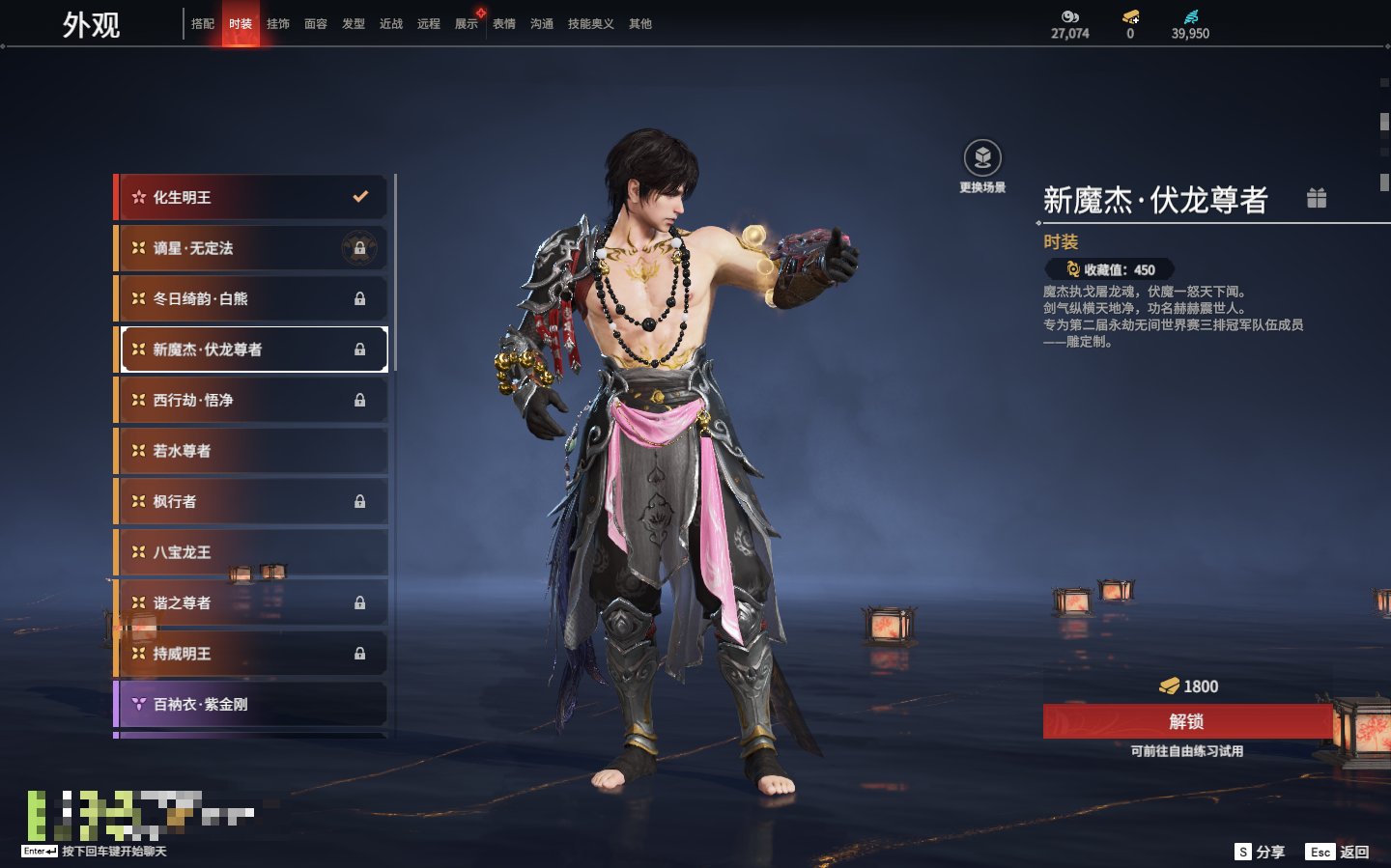
Task: Preview the 冬日绮韵·白熊 outfit
Action: [x=251, y=298]
